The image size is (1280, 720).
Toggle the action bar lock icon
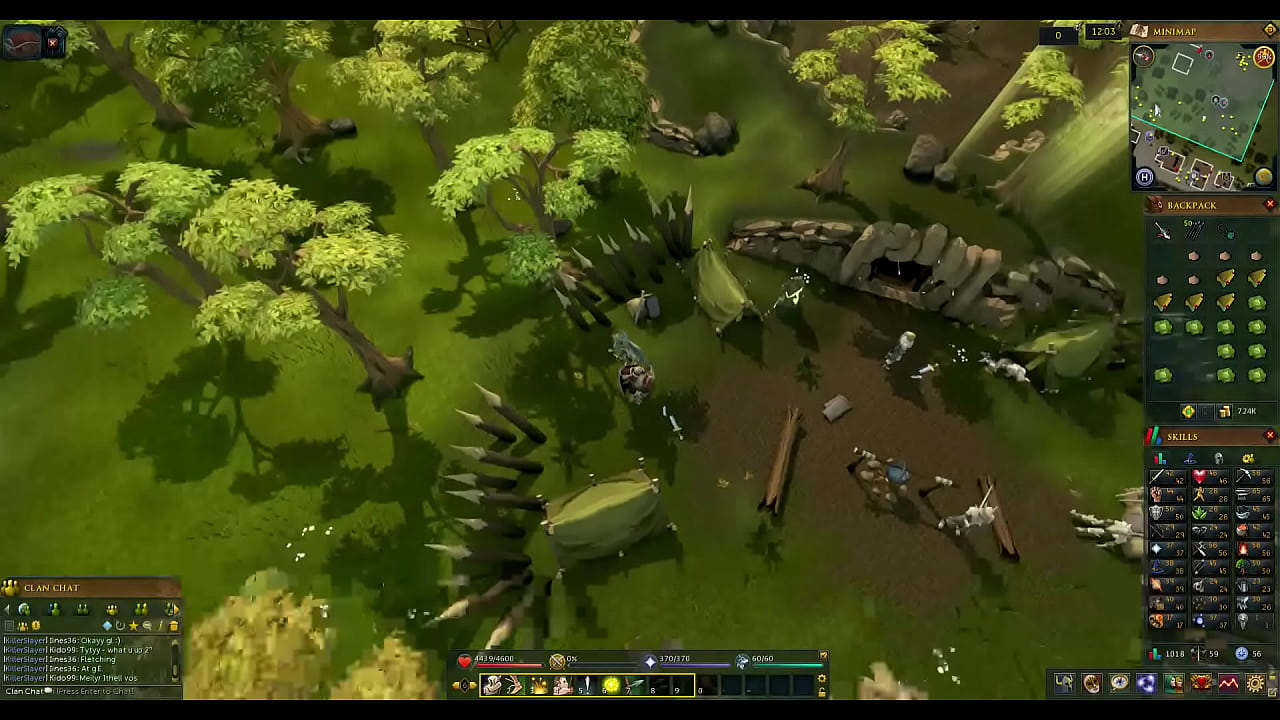click(x=822, y=691)
